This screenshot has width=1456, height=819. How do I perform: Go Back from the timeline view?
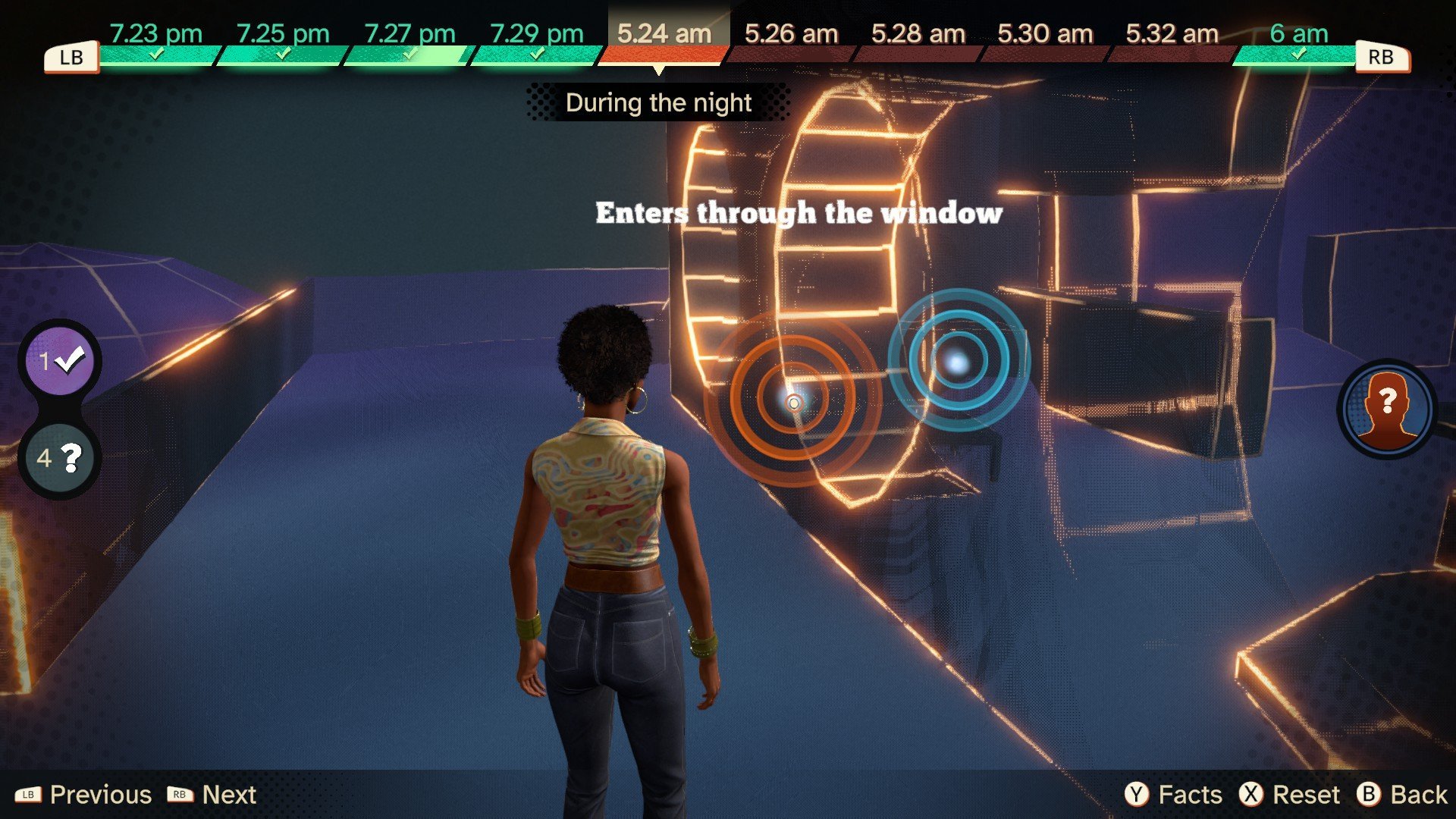coord(1402,794)
